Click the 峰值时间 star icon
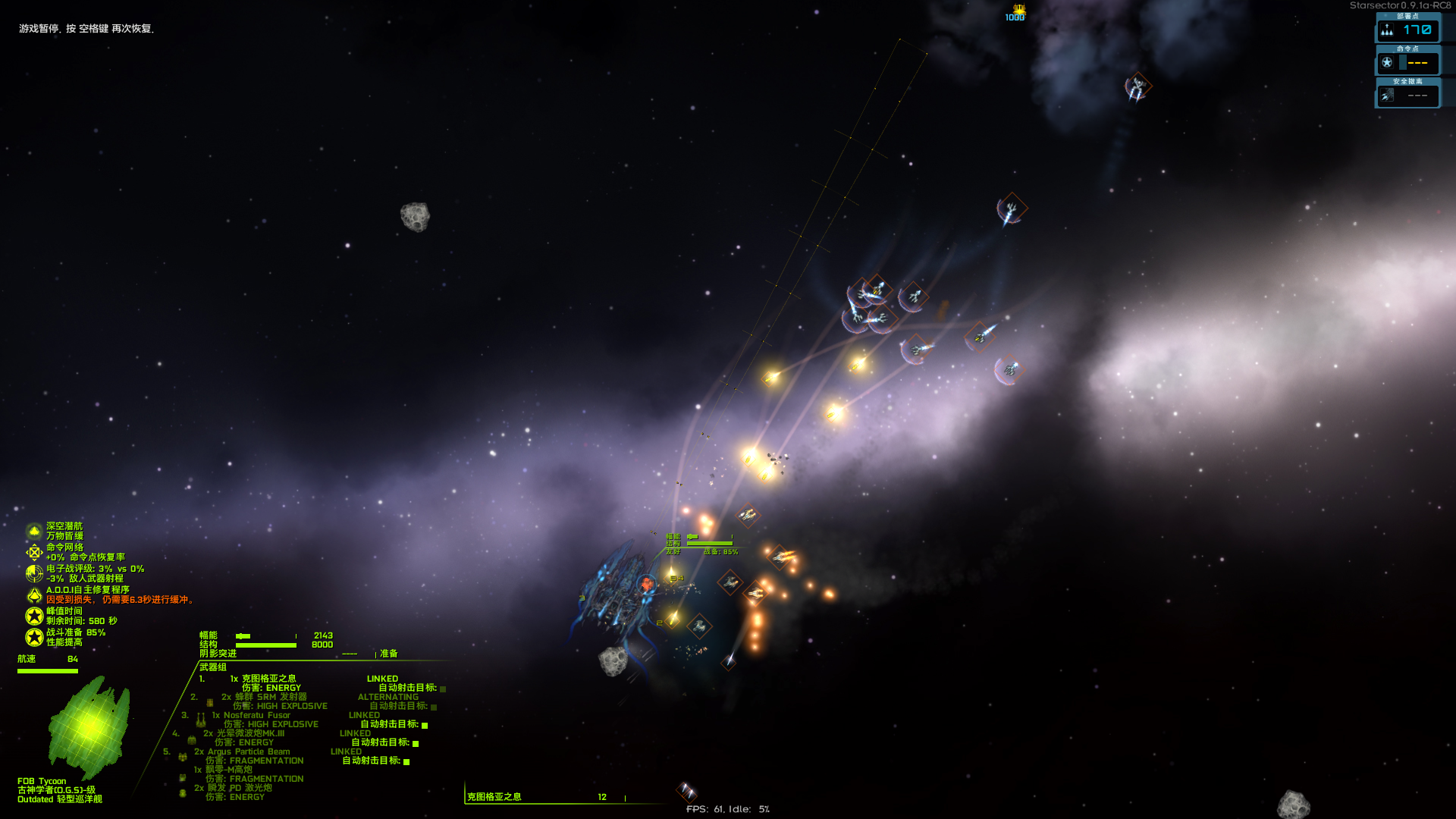Viewport: 1456px width, 819px height. 34,615
